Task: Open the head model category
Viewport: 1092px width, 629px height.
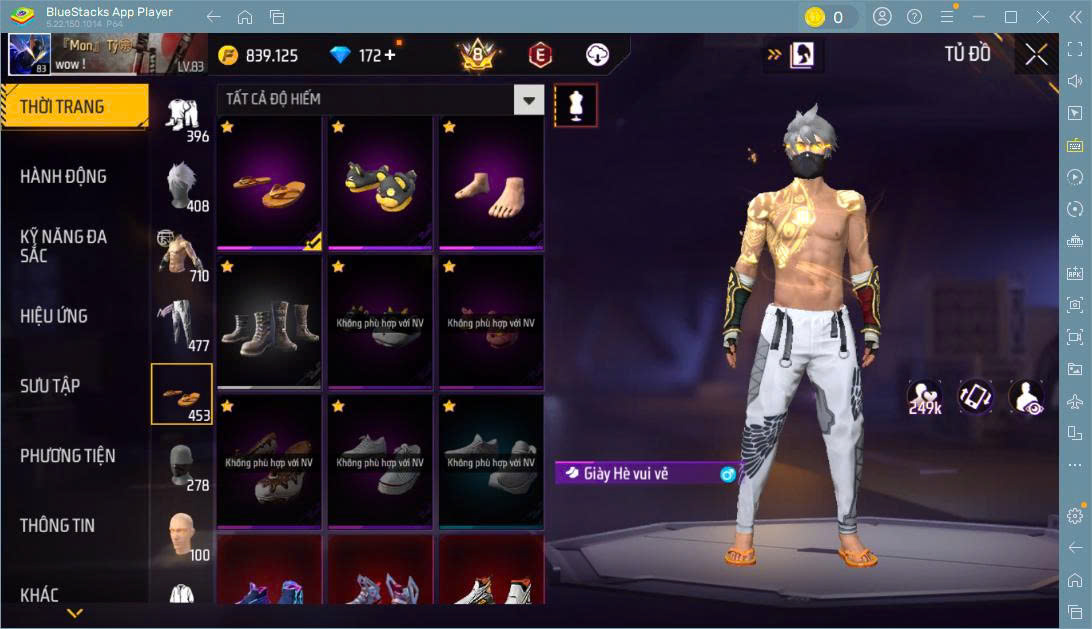Action: [x=181, y=535]
